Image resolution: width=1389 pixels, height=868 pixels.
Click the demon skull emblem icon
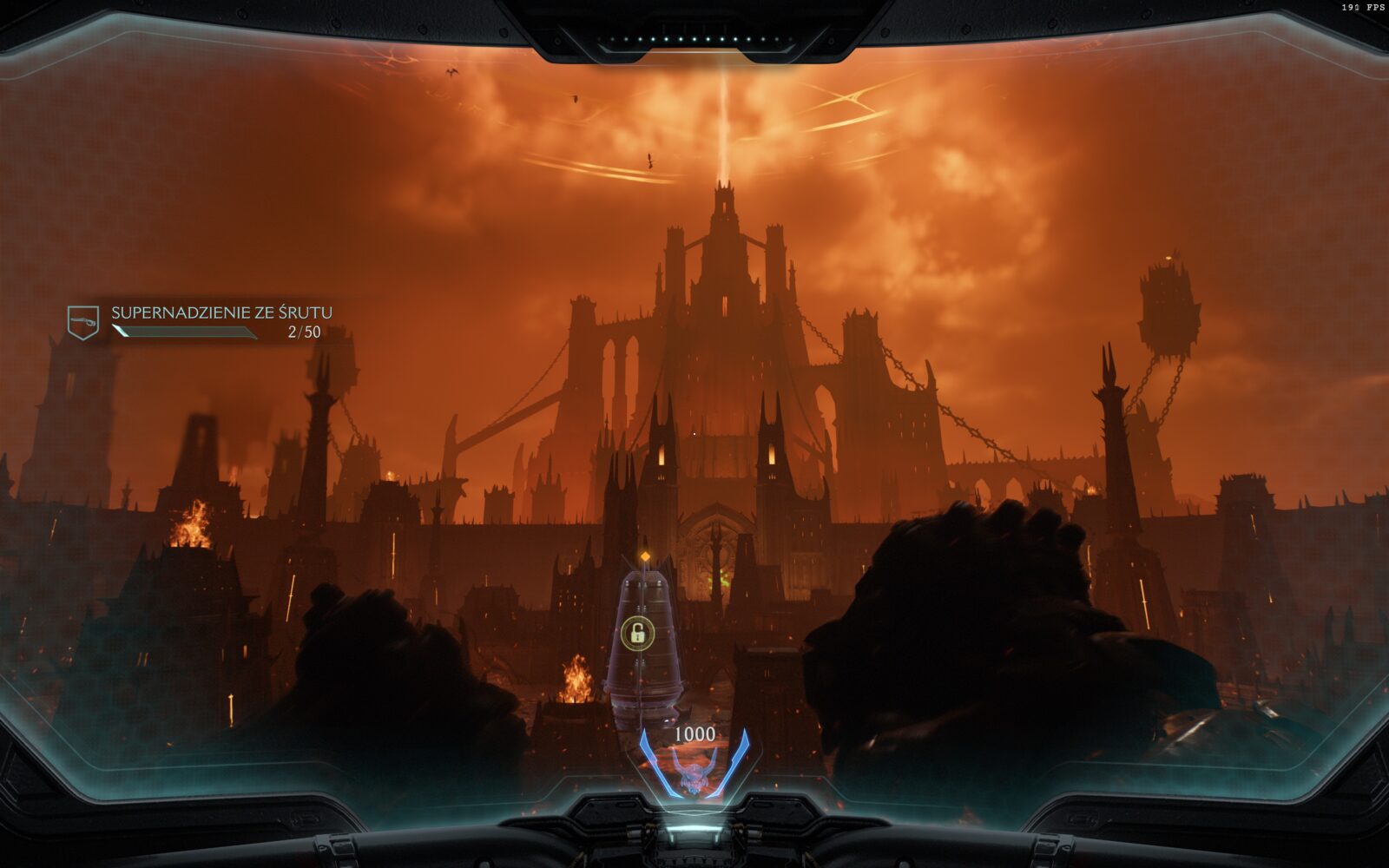click(694, 773)
